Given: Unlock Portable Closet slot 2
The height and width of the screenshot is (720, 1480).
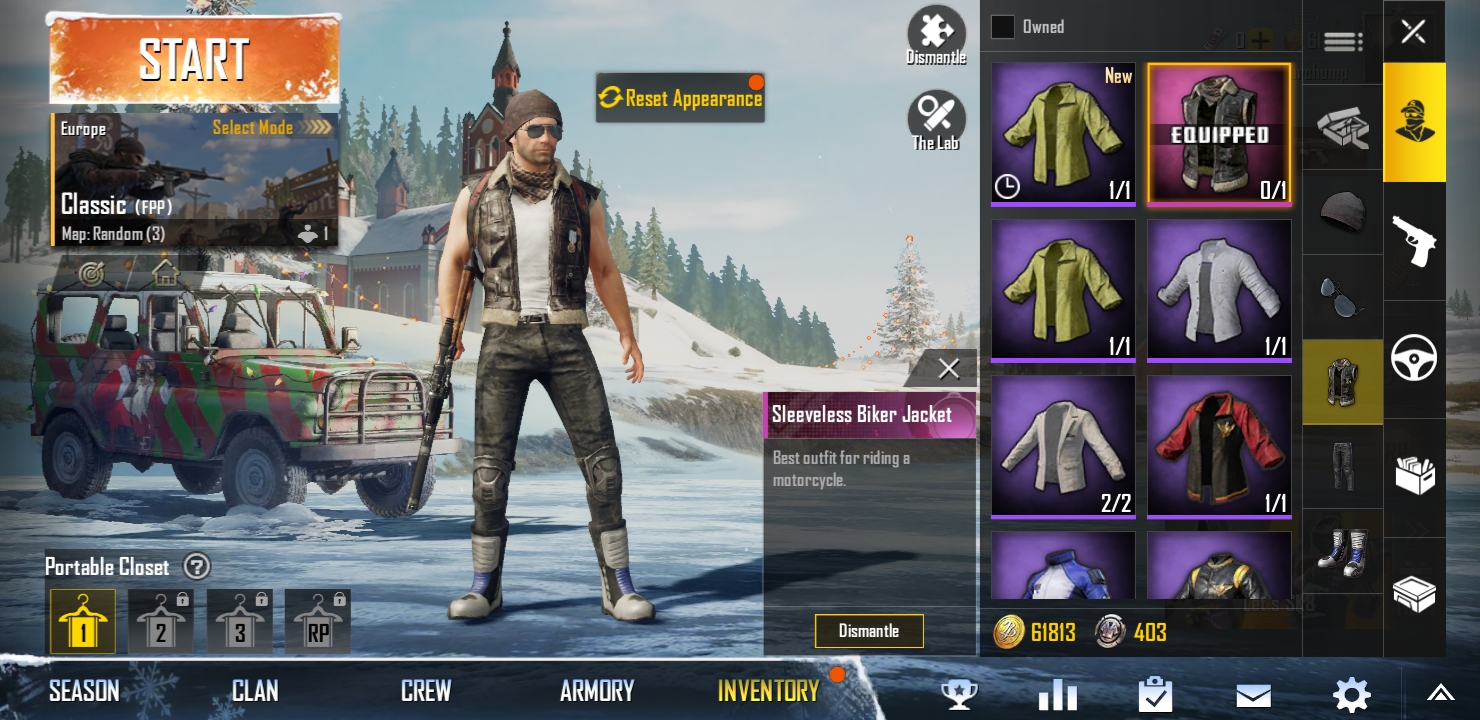Looking at the screenshot, I should click(x=161, y=621).
